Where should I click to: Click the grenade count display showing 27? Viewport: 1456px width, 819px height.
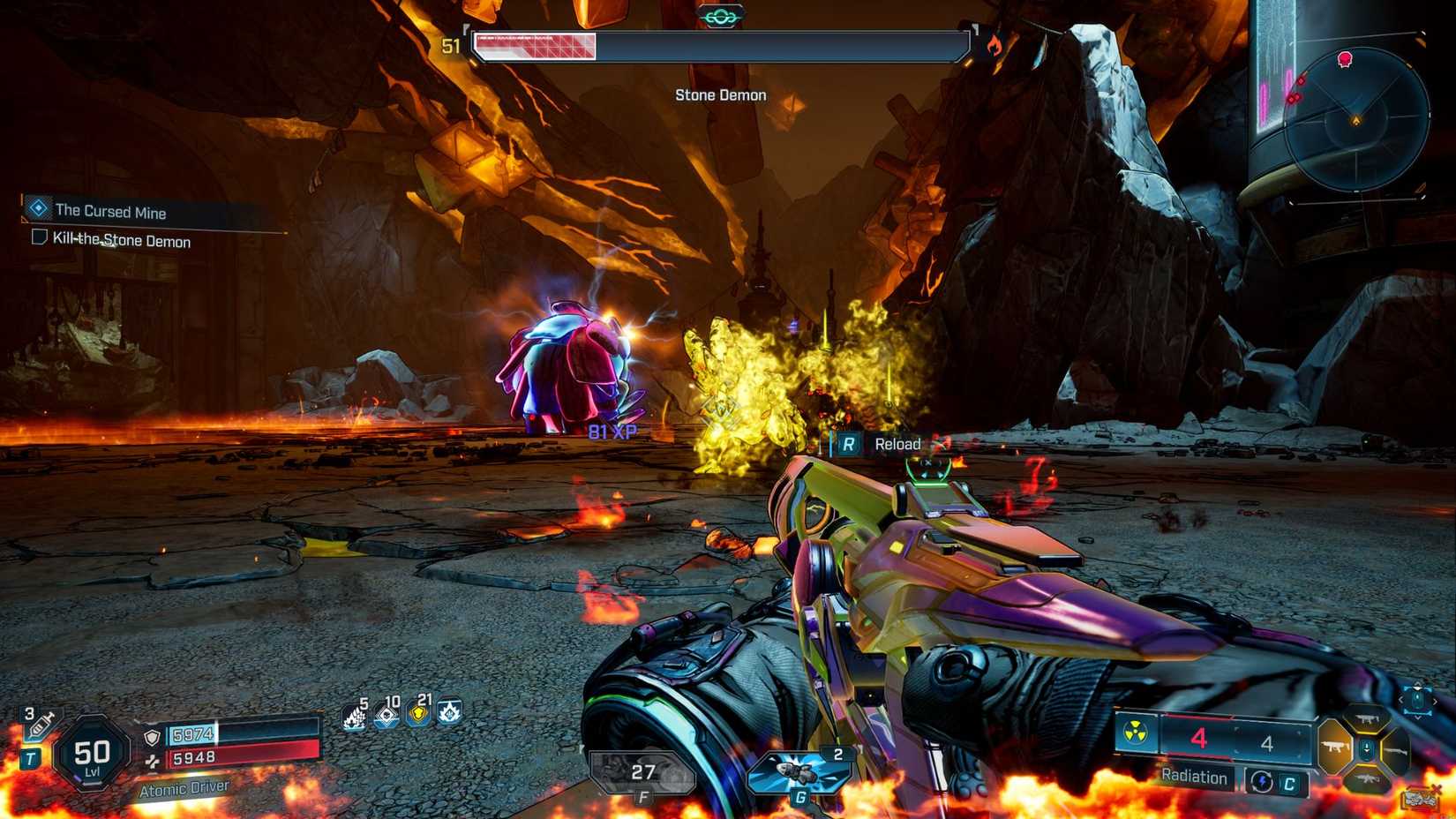click(644, 772)
